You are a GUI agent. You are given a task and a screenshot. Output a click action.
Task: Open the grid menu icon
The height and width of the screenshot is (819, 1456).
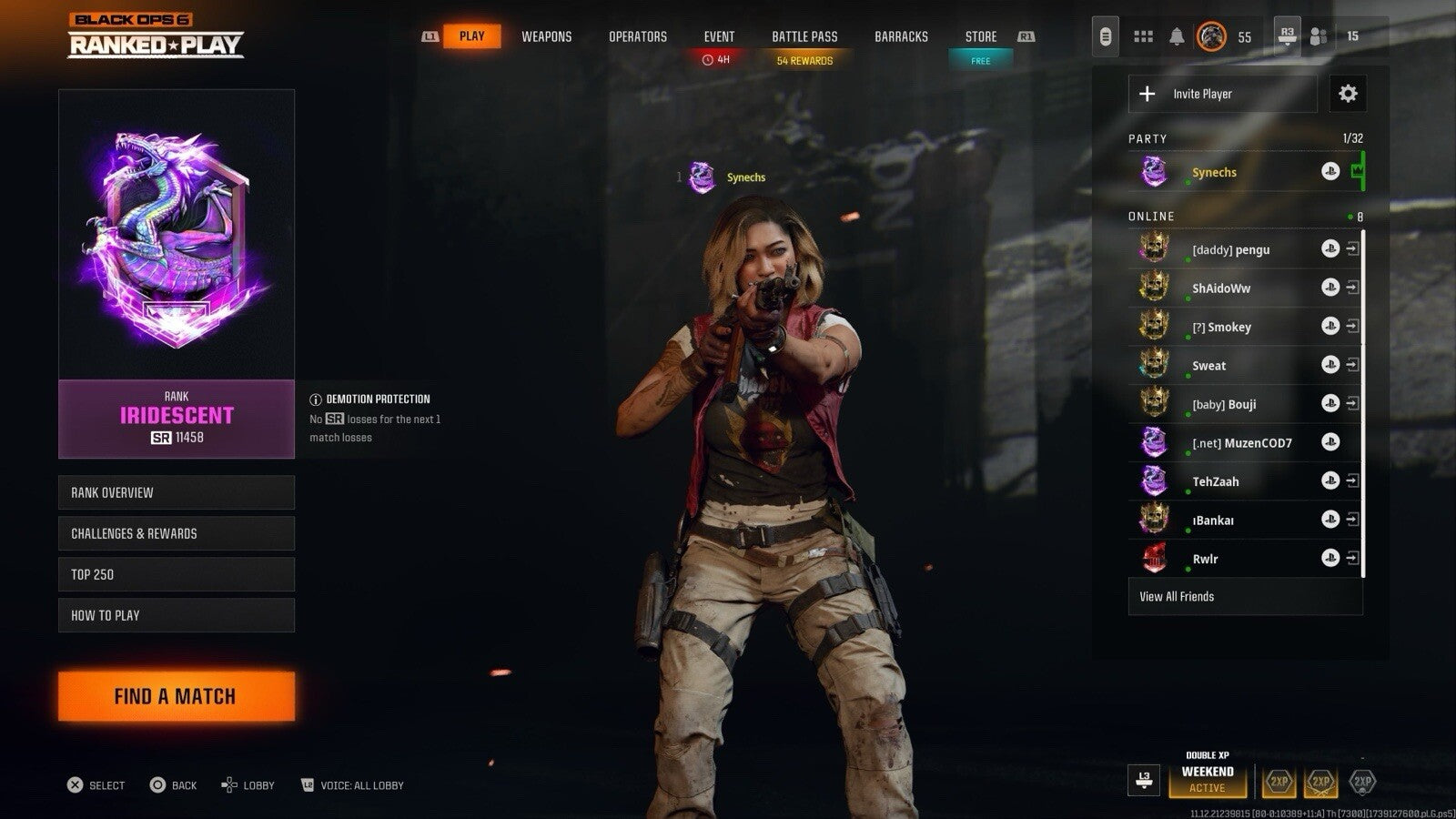(1143, 36)
